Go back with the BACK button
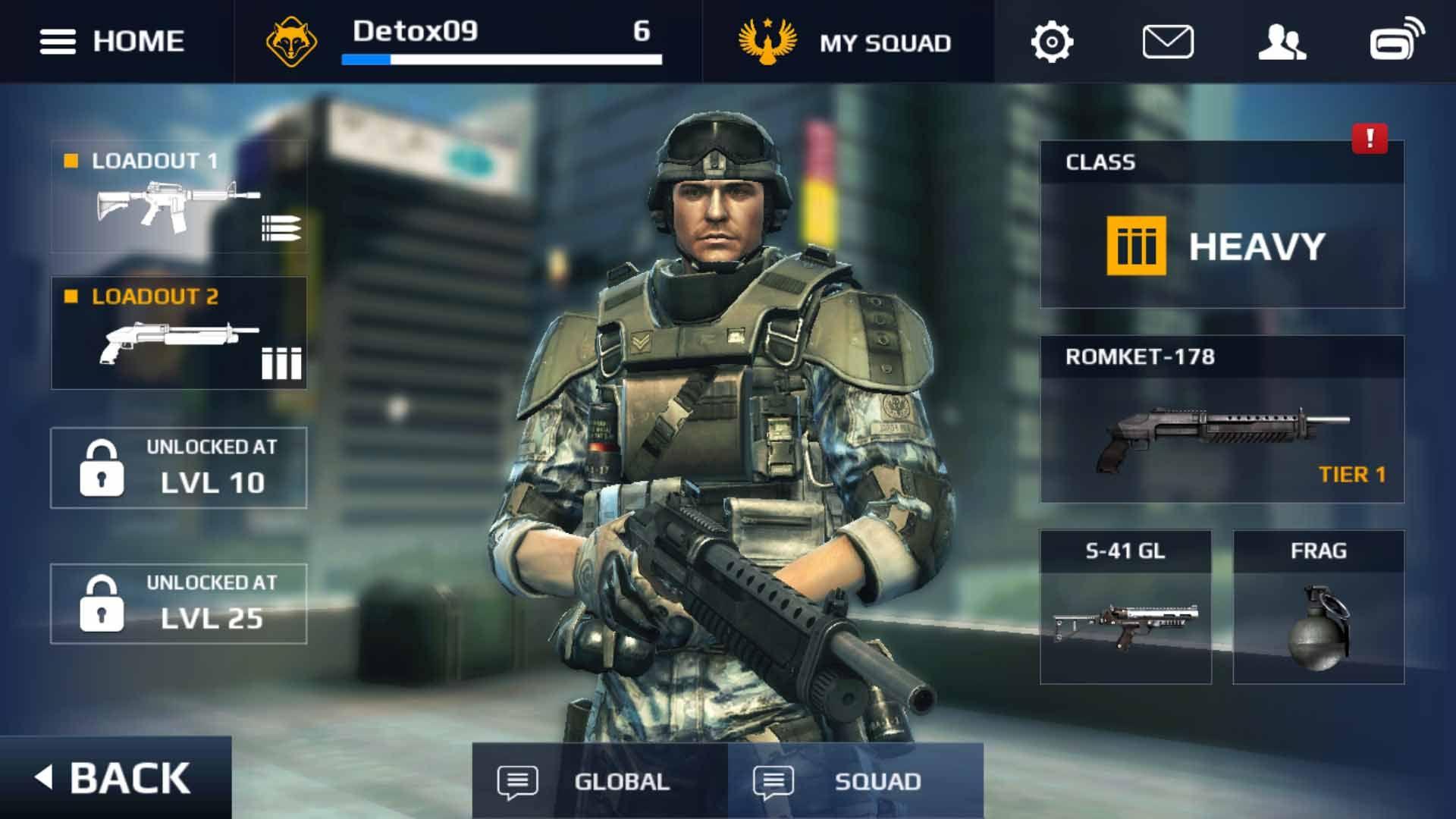 point(114,778)
